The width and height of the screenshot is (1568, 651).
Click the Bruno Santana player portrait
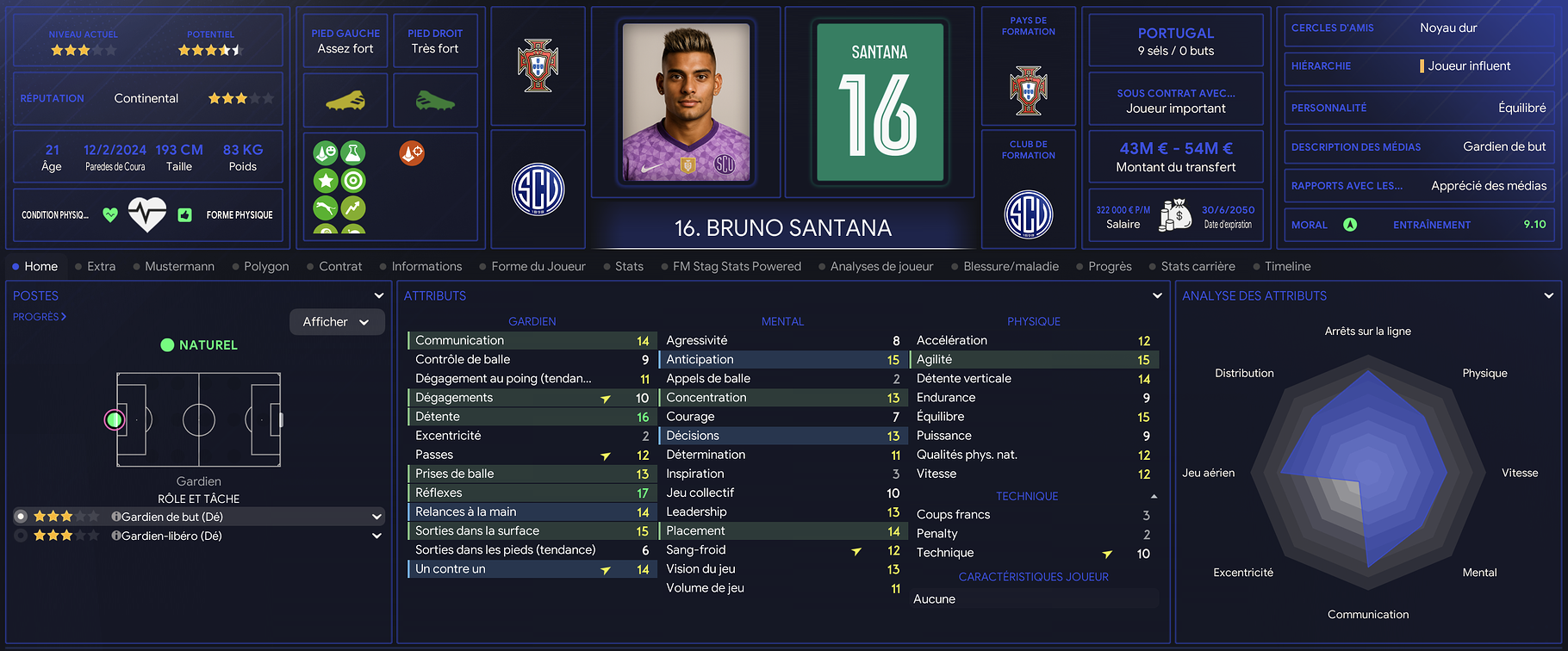[686, 102]
